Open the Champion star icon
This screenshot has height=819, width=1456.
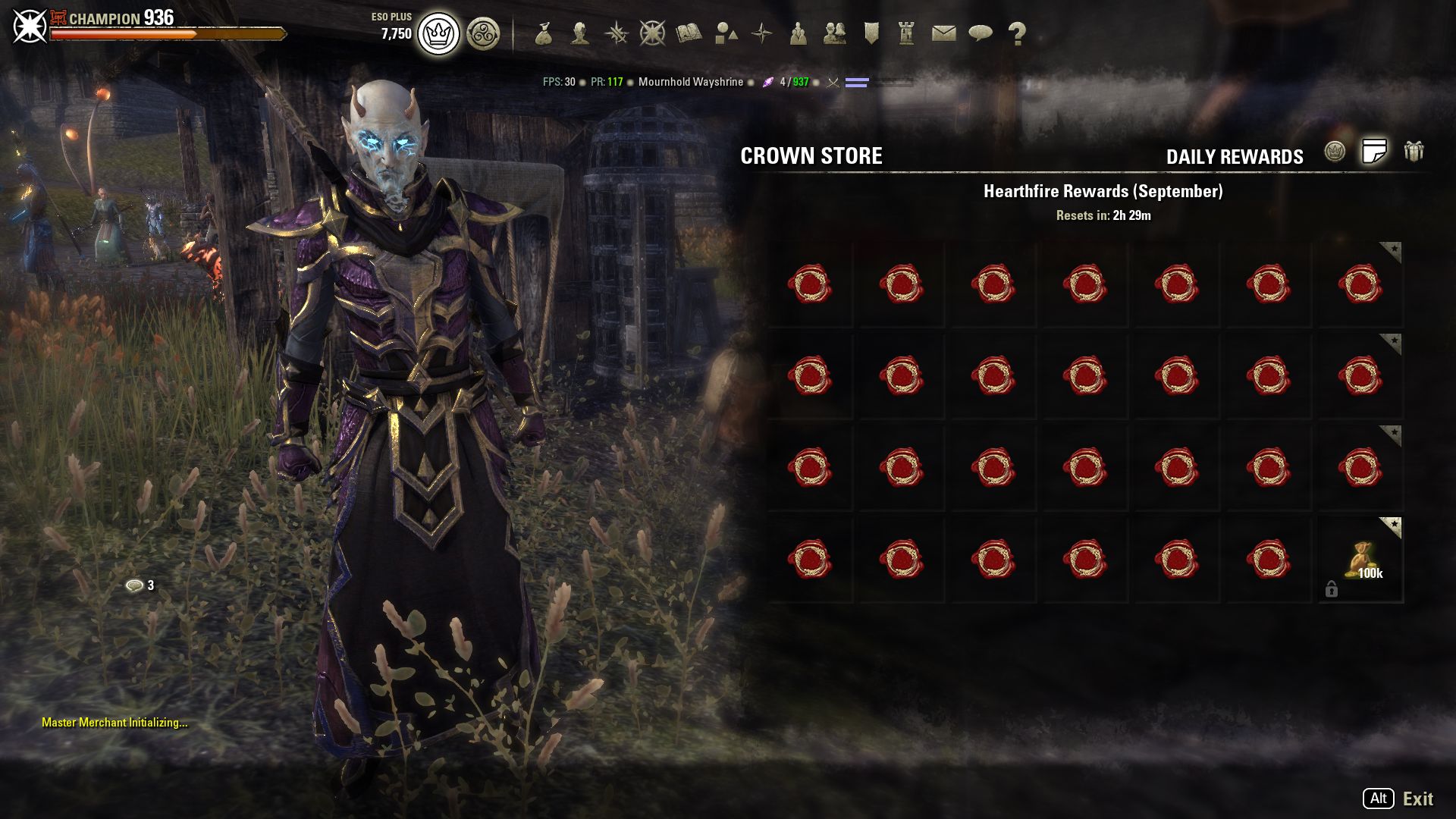click(x=652, y=33)
